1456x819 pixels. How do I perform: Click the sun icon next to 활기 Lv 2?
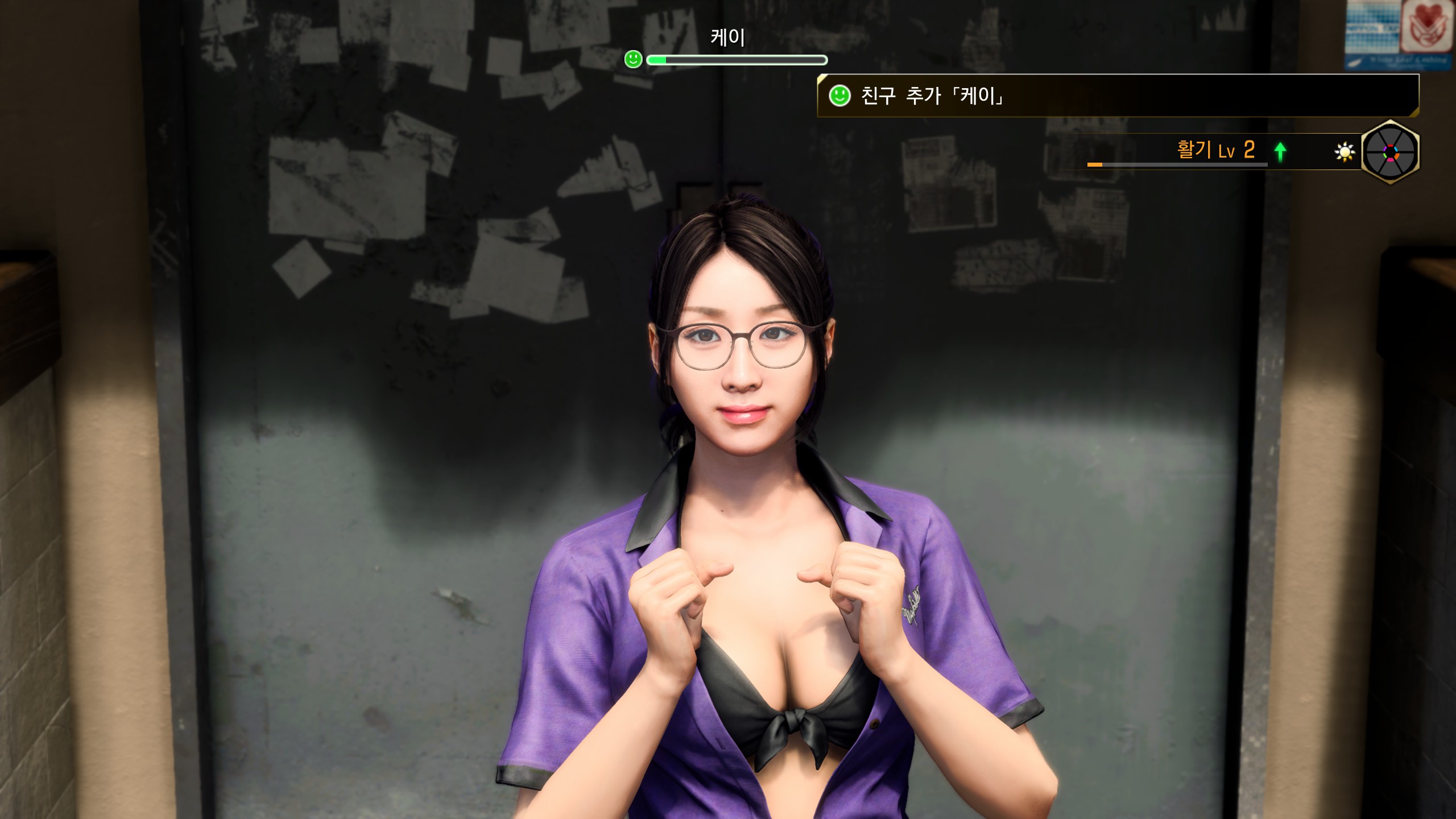point(1345,152)
